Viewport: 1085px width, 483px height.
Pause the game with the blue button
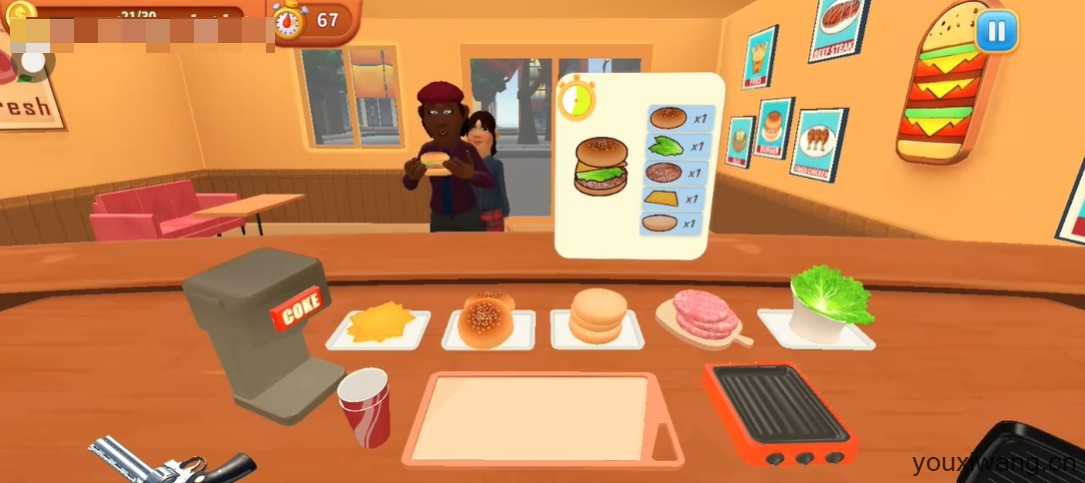(995, 31)
